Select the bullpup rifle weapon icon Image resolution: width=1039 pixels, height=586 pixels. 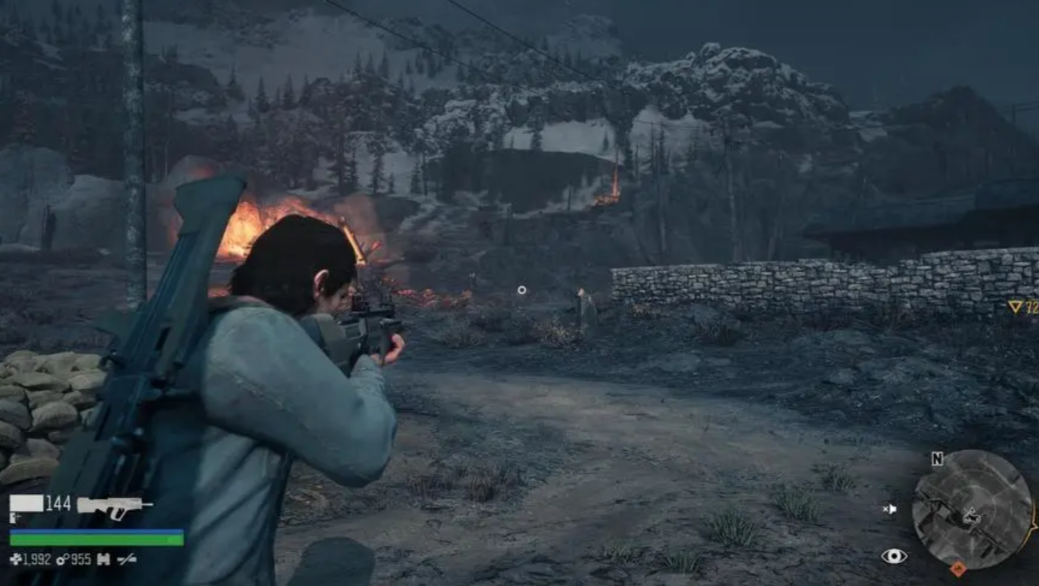[114, 505]
